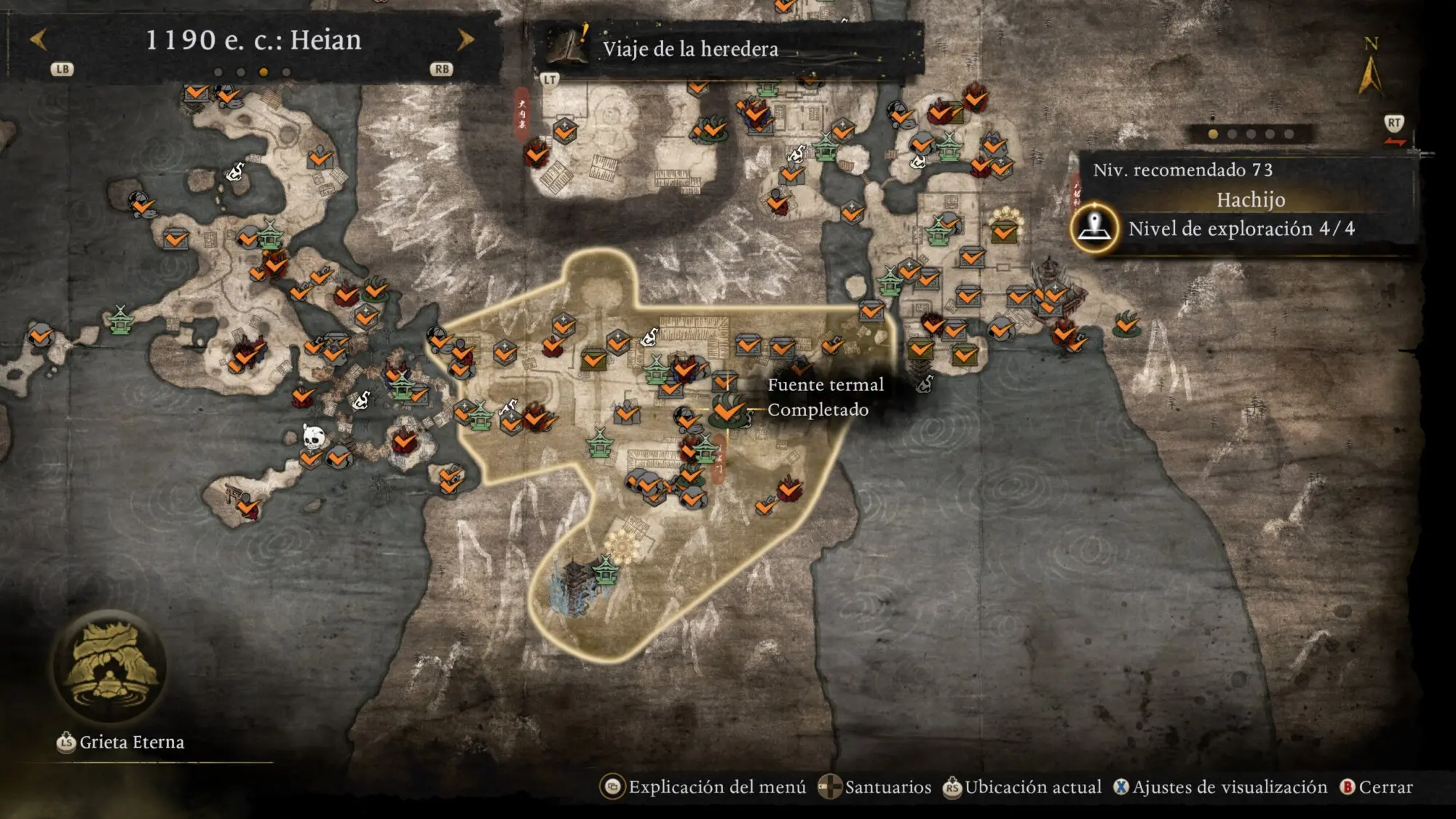Image resolution: width=1456 pixels, height=819 pixels.
Task: Open the Santuarios list
Action: [x=875, y=787]
